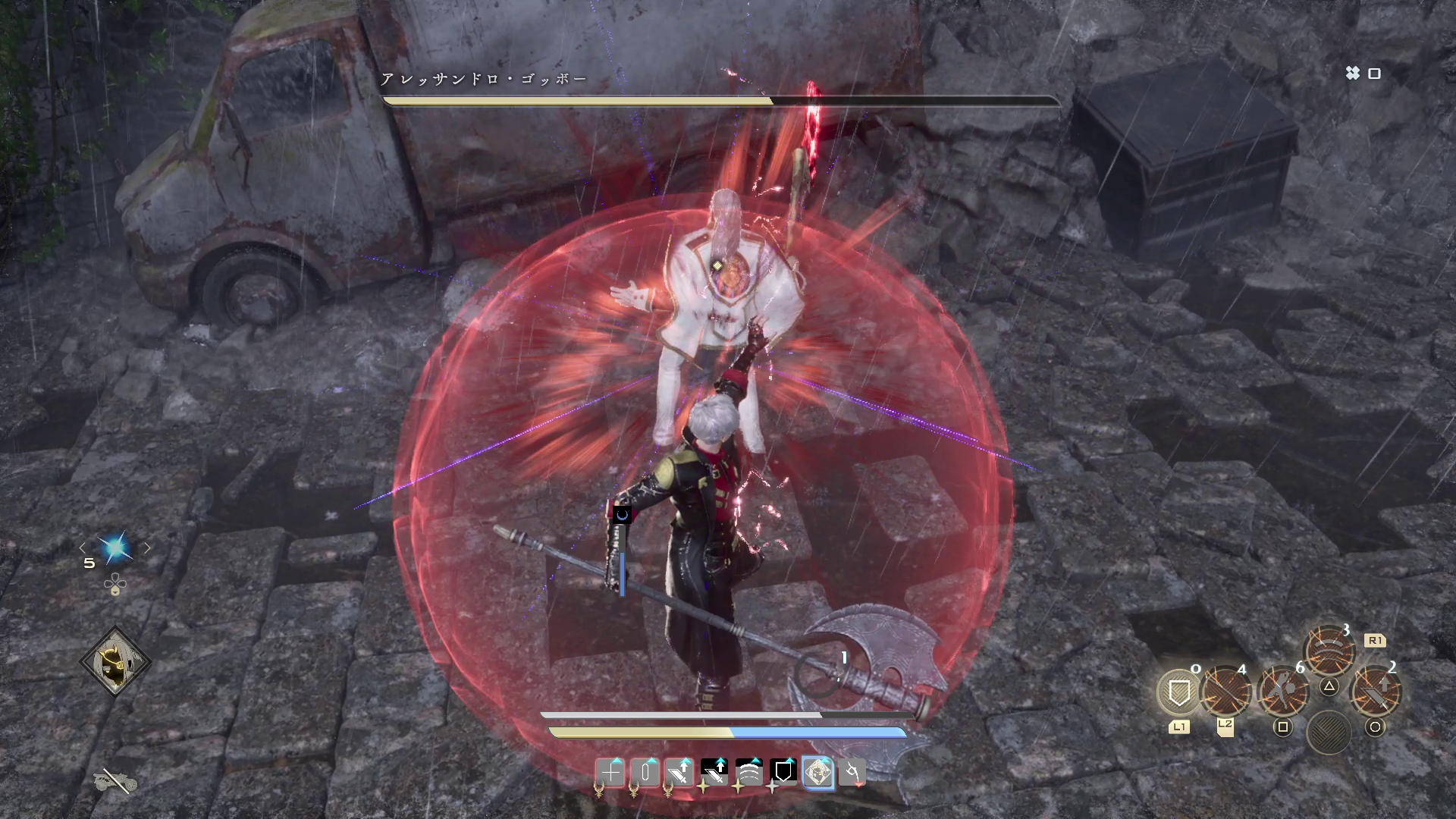Select the blue star consumable item

coord(115,548)
